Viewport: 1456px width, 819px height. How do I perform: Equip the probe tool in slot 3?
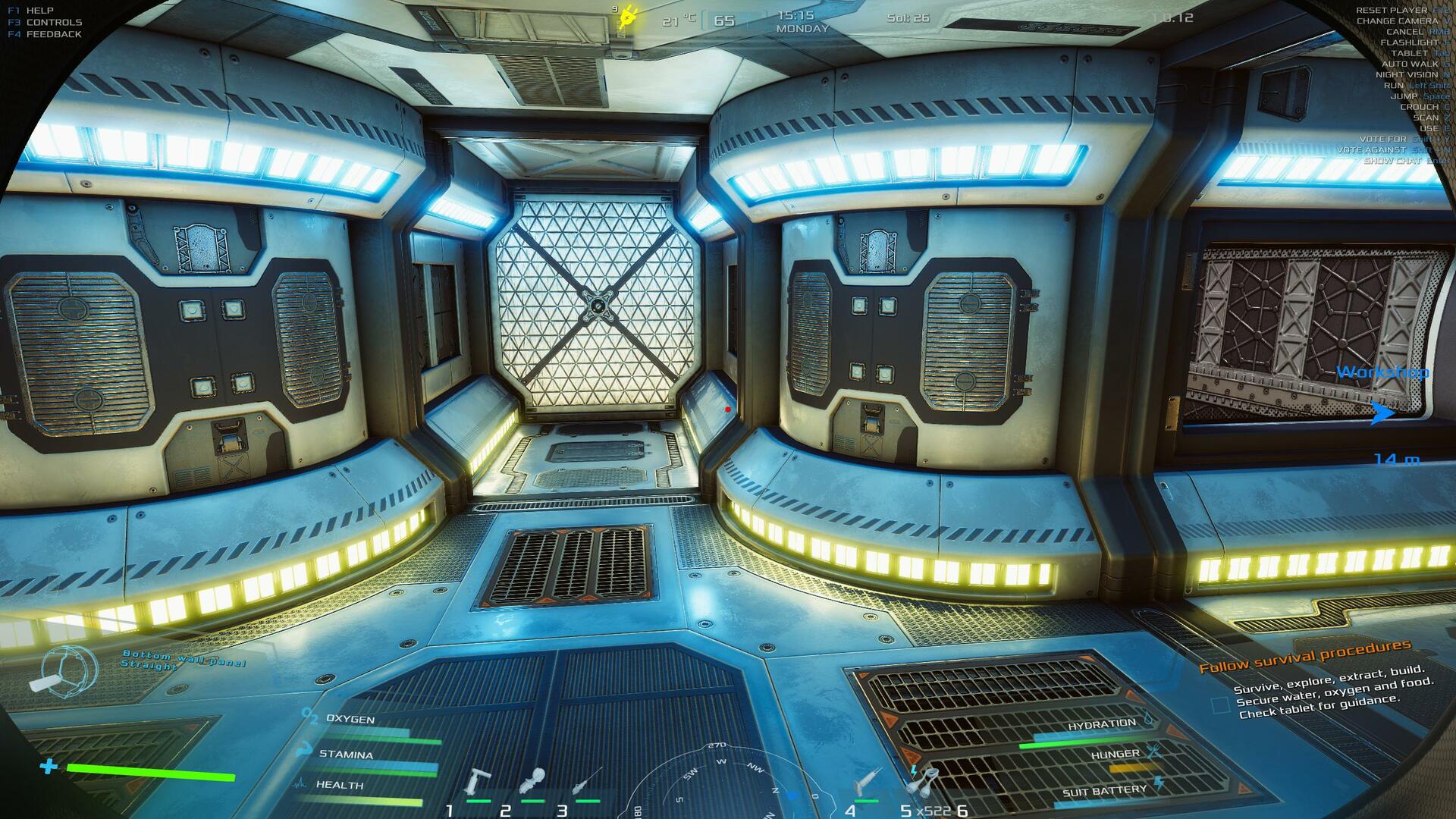tap(588, 781)
